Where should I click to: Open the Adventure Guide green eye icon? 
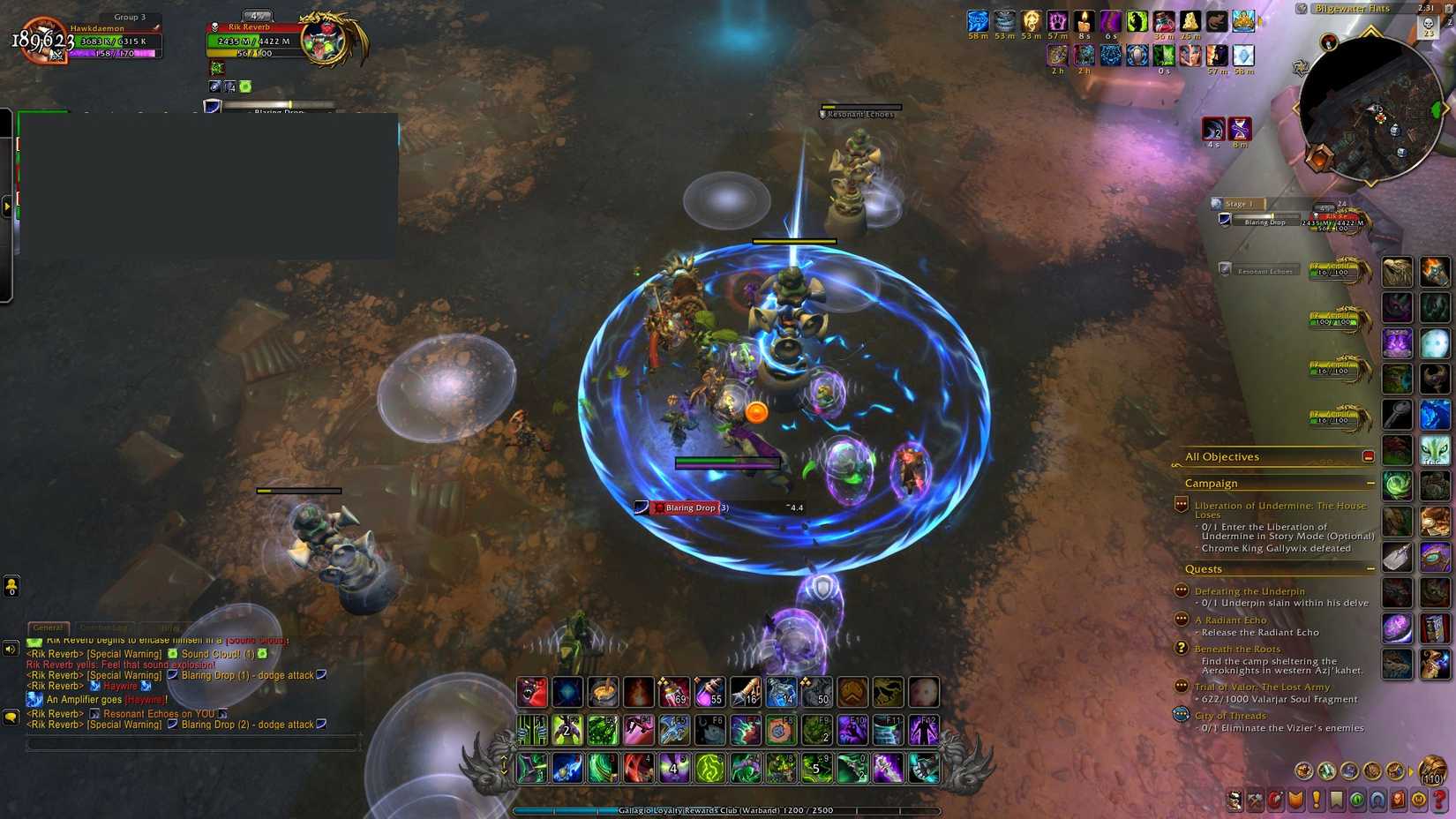1358,800
